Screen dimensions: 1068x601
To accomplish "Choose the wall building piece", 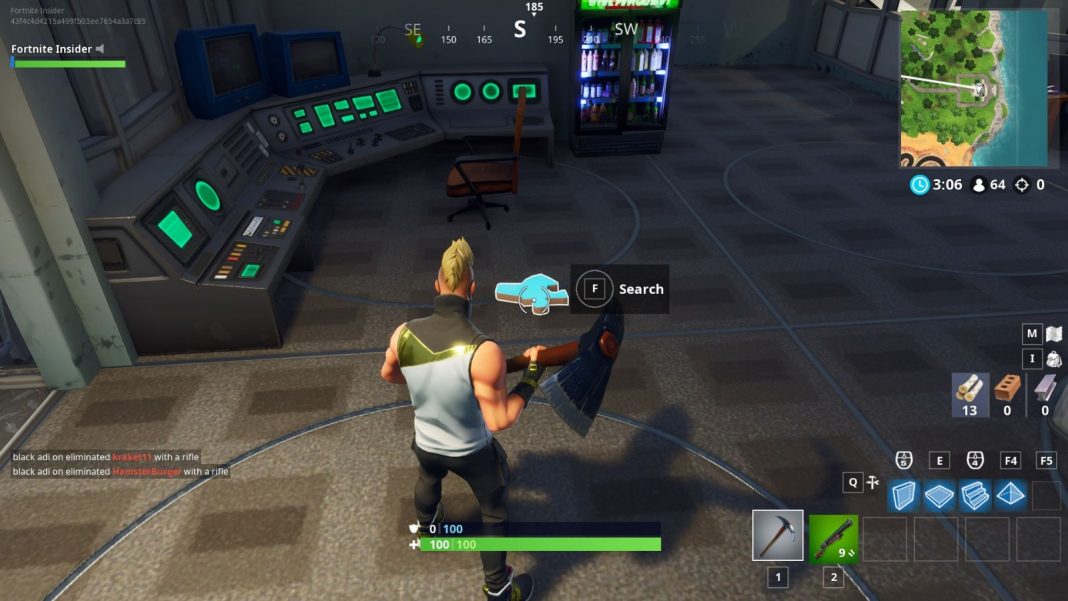I will point(904,494).
